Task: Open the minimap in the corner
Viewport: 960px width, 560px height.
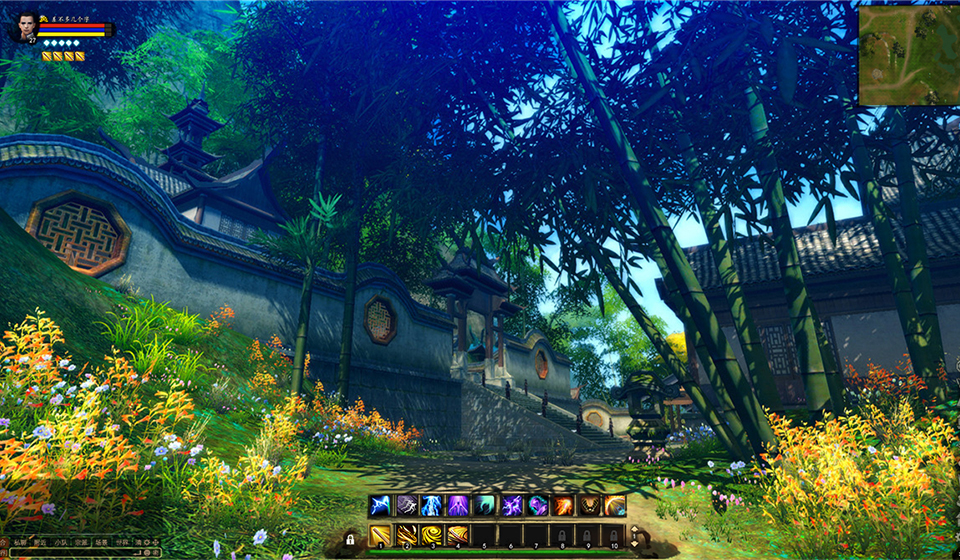Action: click(x=908, y=55)
